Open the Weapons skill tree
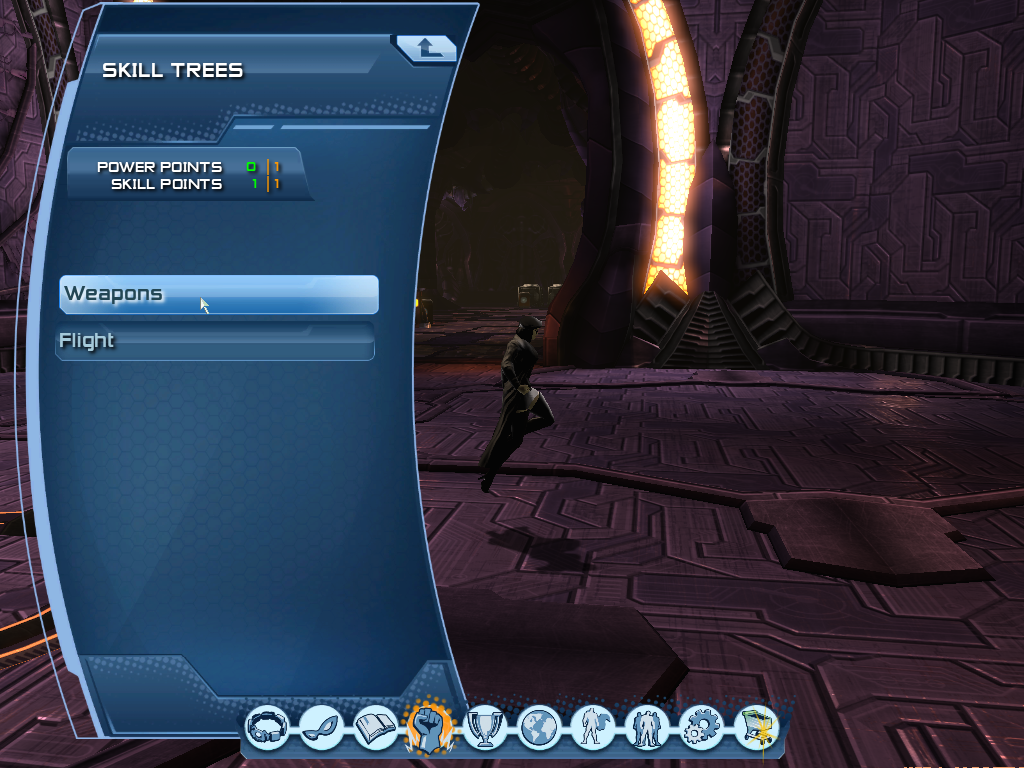Screen dimensions: 1024x768 coord(218,294)
